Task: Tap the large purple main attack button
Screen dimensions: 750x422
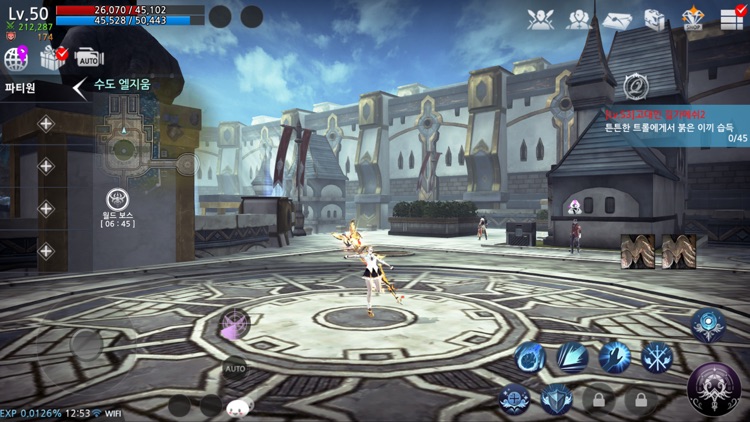Action: [x=714, y=387]
